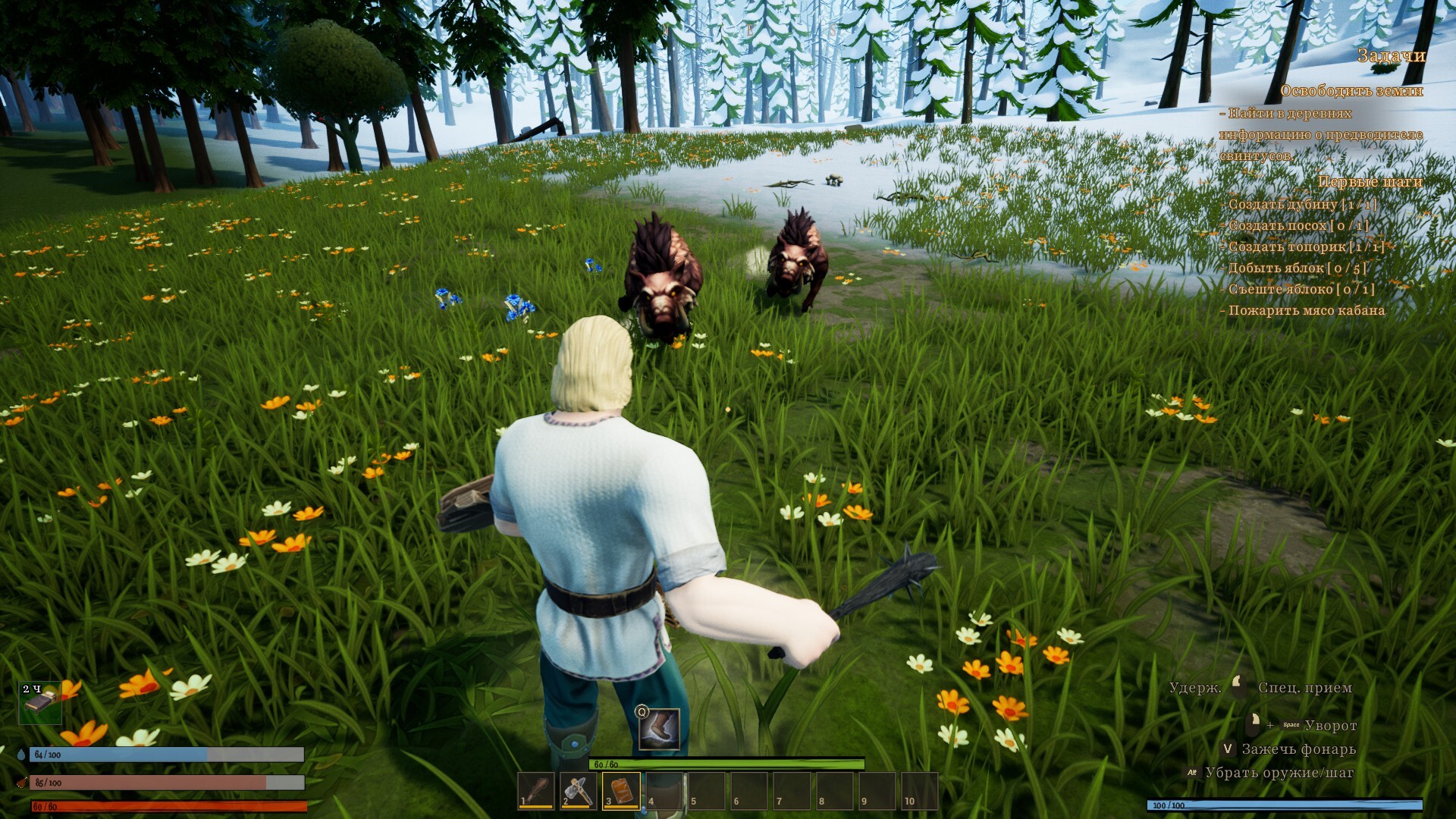Select the wooden club in hotbar slot 1
The width and height of the screenshot is (1456, 819).
coord(536,791)
